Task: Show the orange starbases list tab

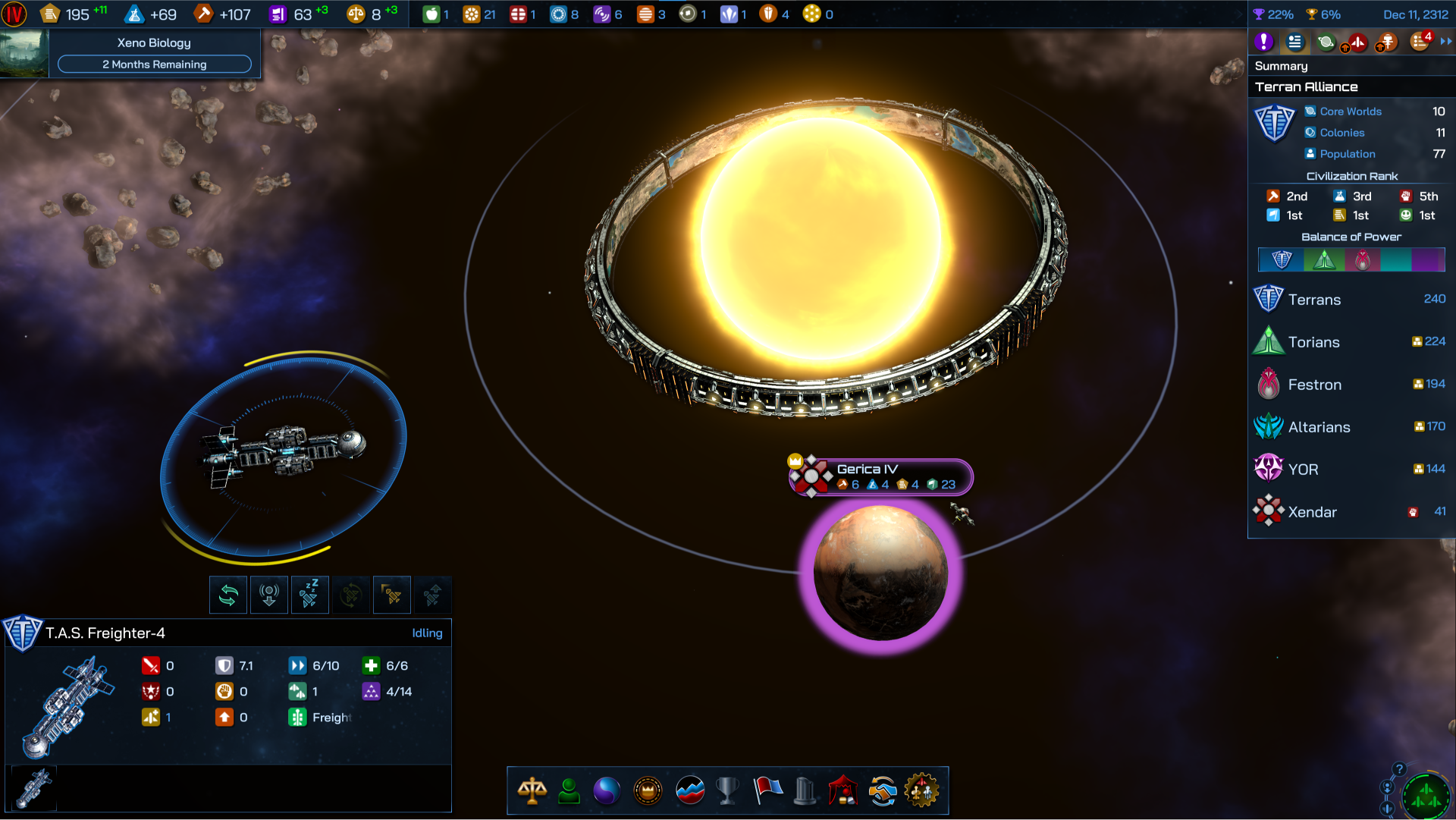Action: point(1387,42)
